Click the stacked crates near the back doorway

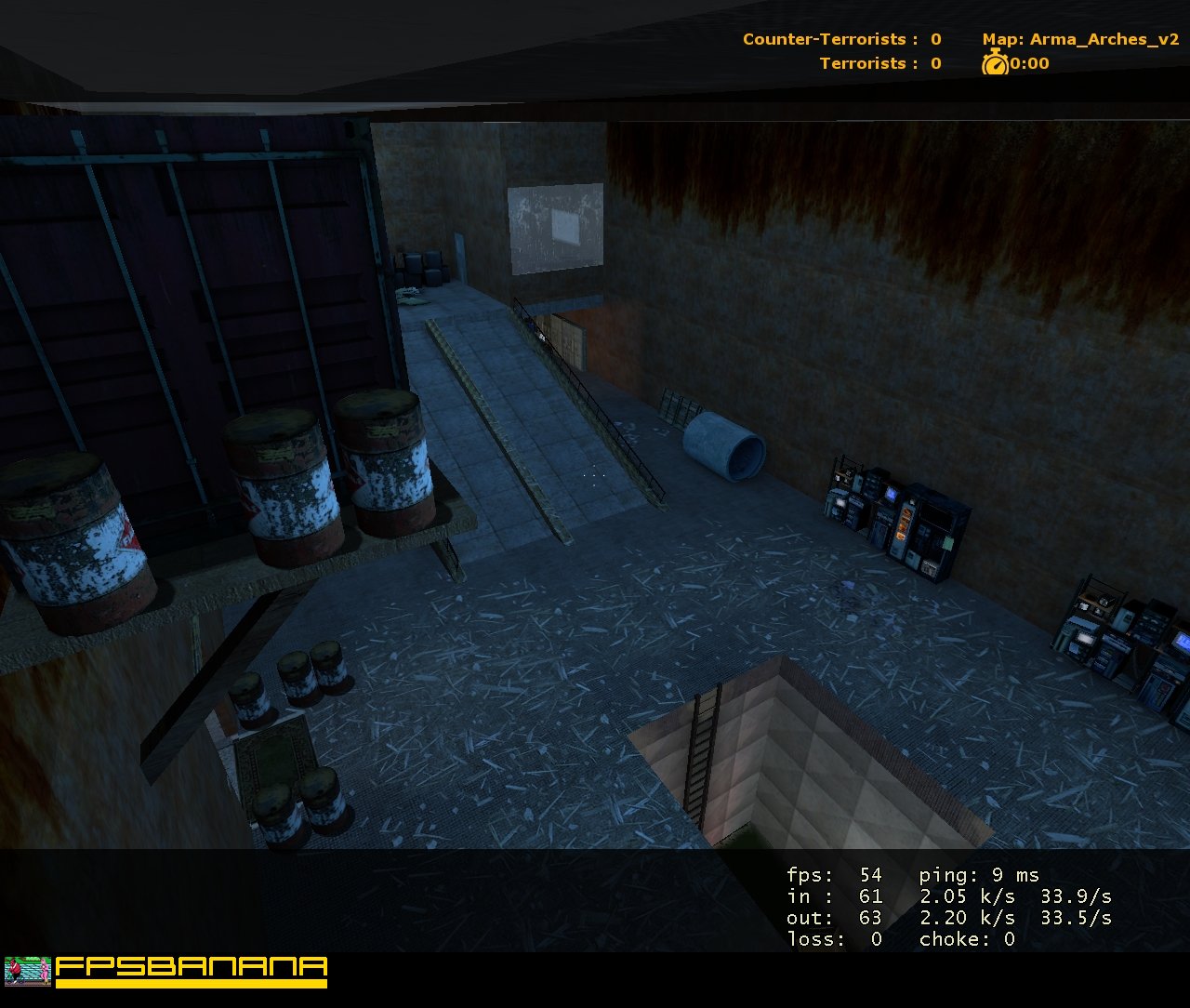(418, 265)
